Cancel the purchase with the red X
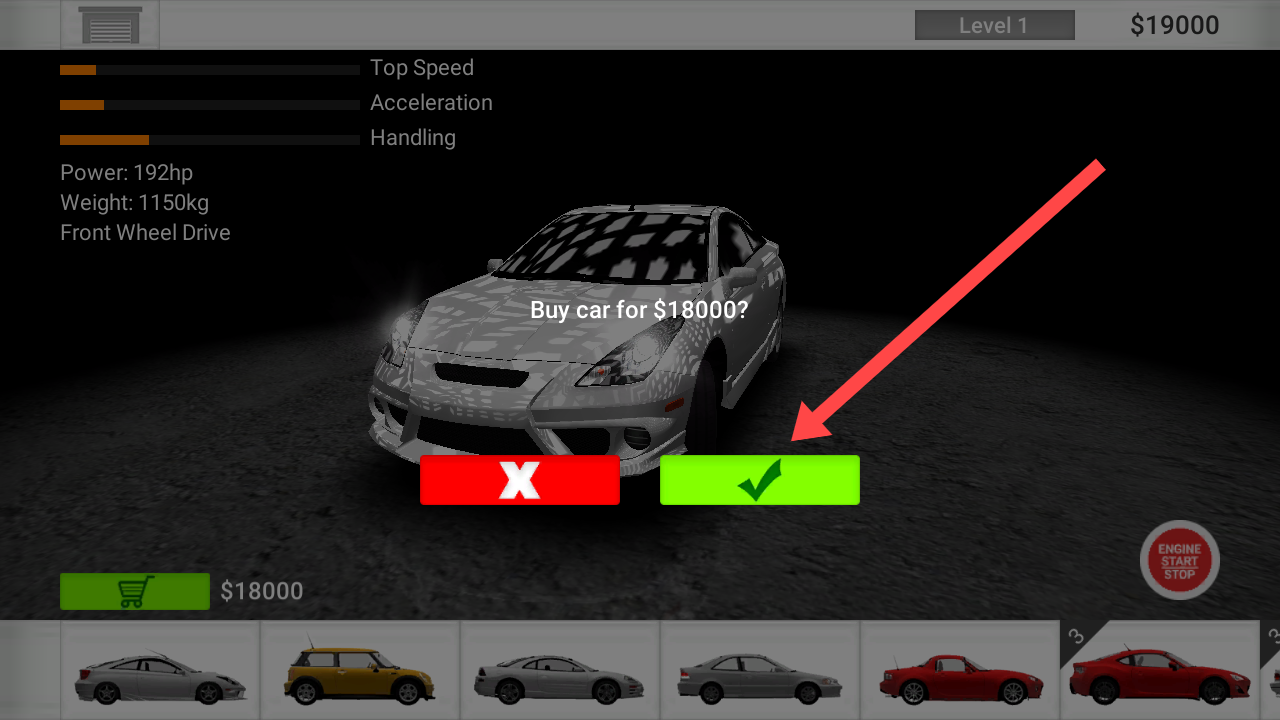 (x=519, y=480)
